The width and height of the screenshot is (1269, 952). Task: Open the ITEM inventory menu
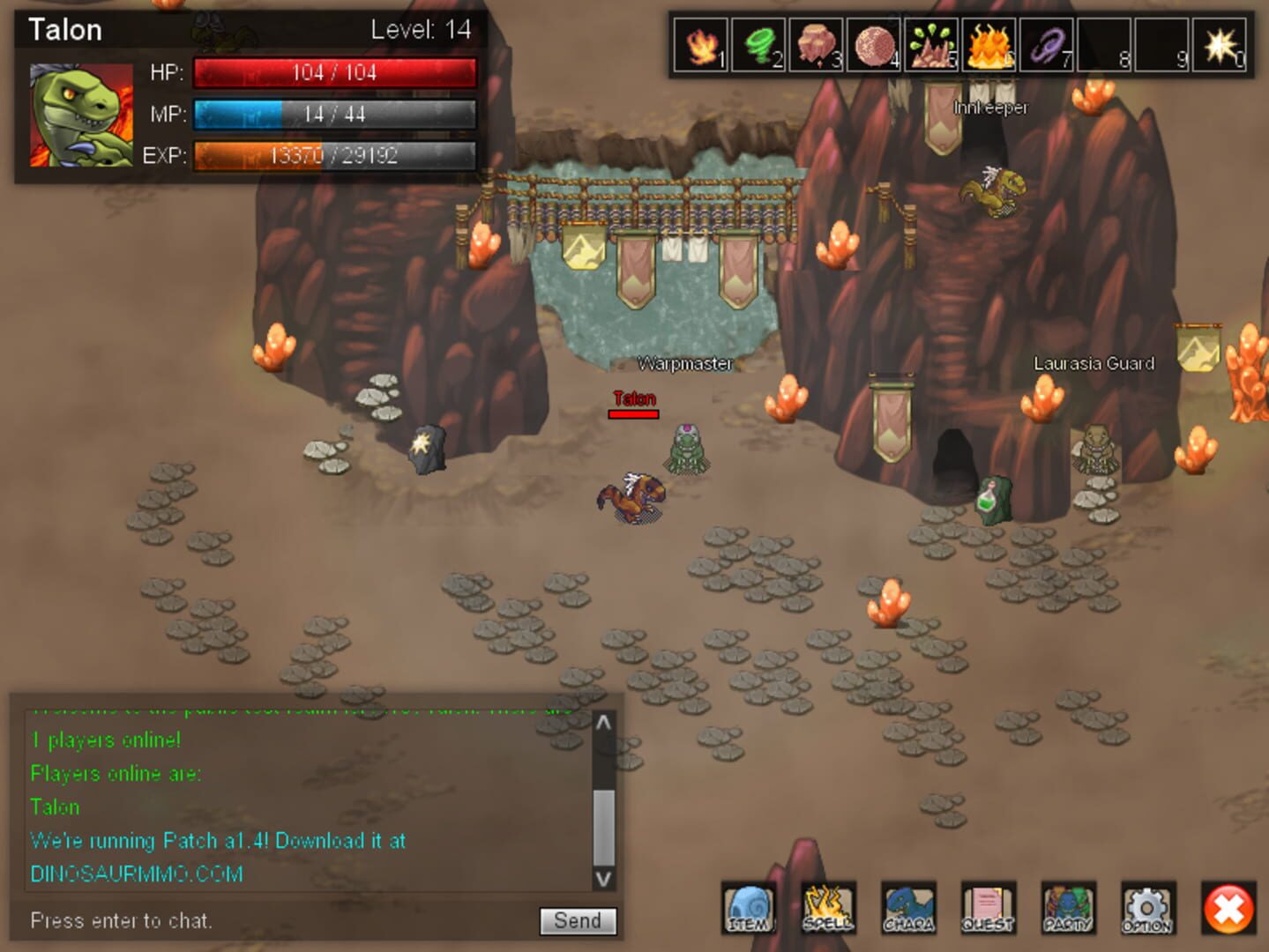tap(749, 908)
